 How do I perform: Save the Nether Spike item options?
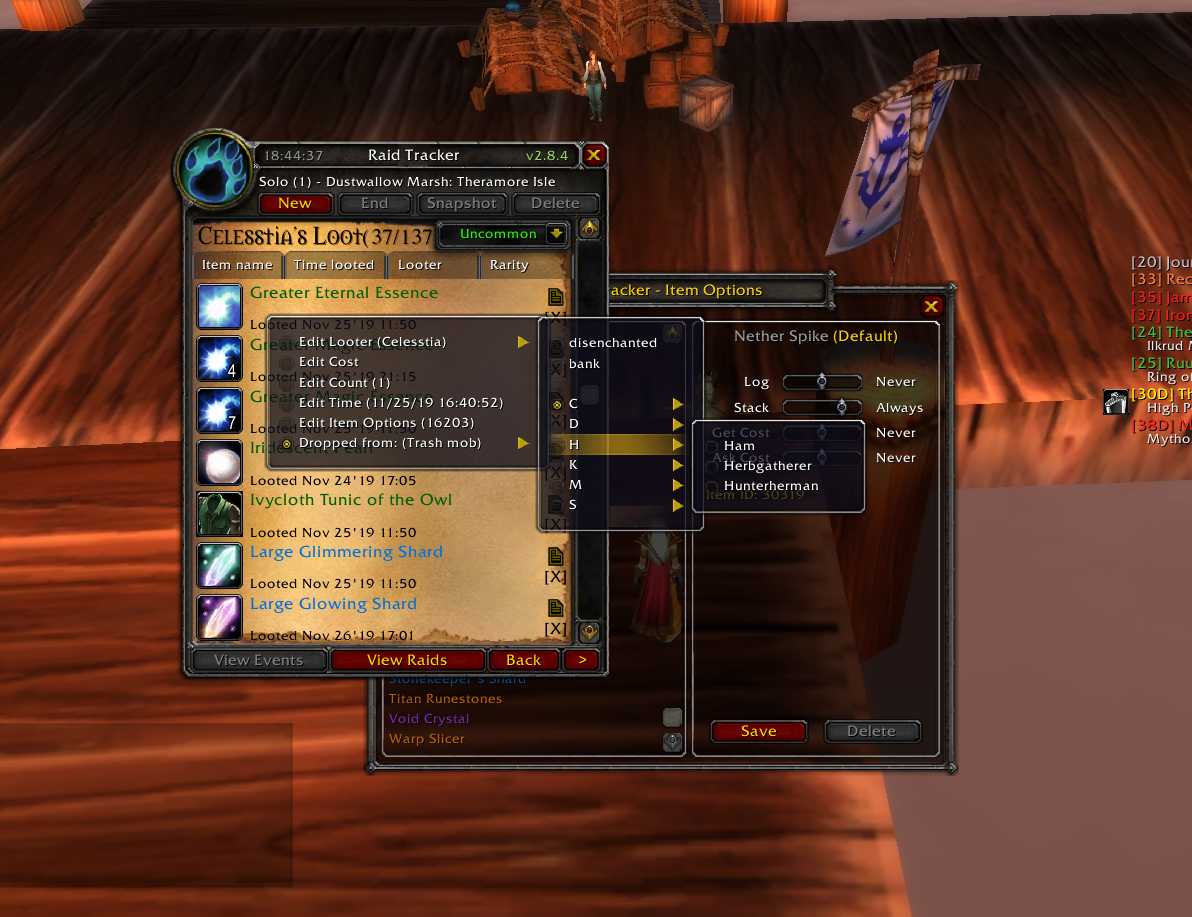(758, 731)
